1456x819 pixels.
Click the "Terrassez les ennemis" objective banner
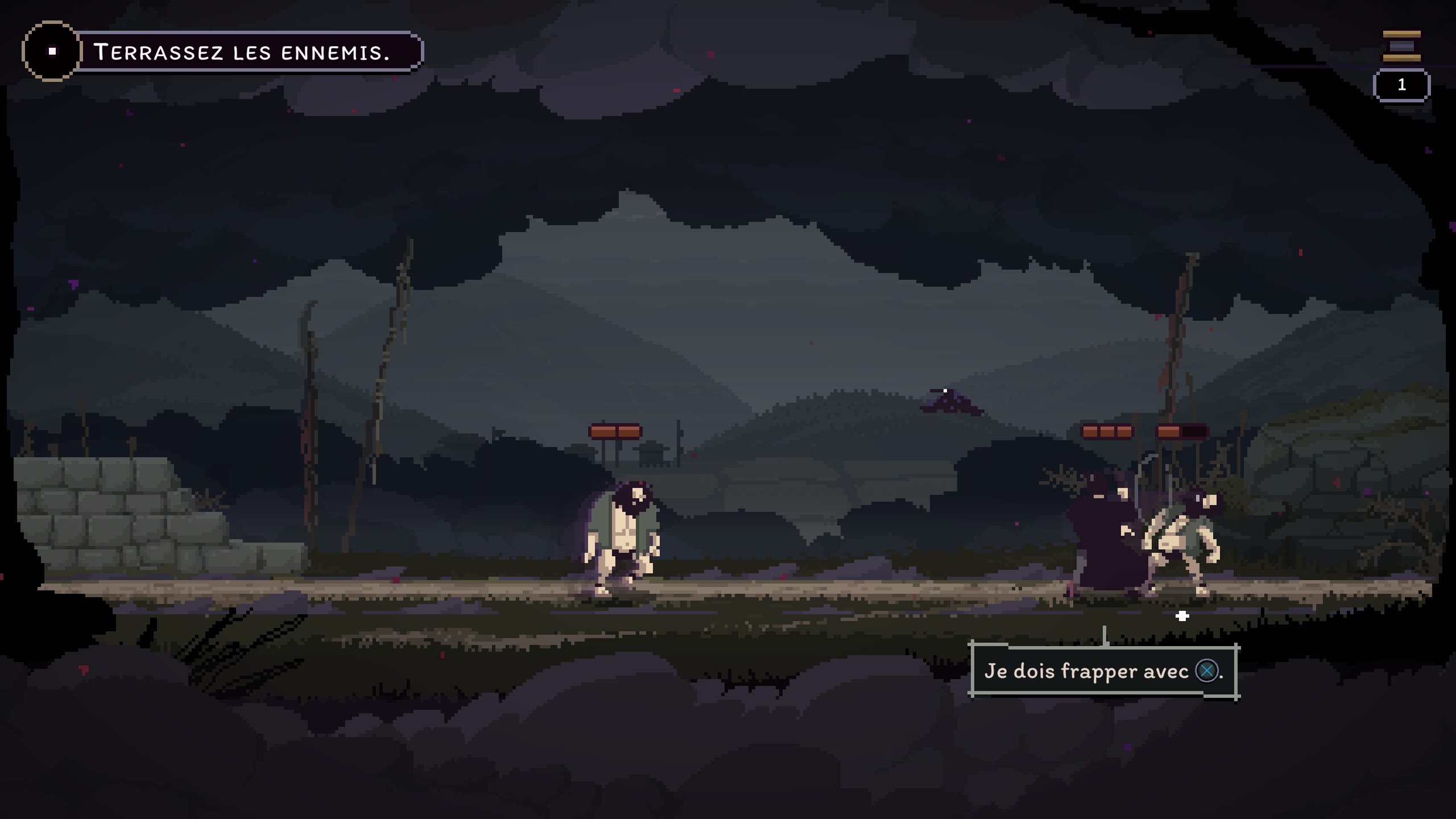(242, 52)
